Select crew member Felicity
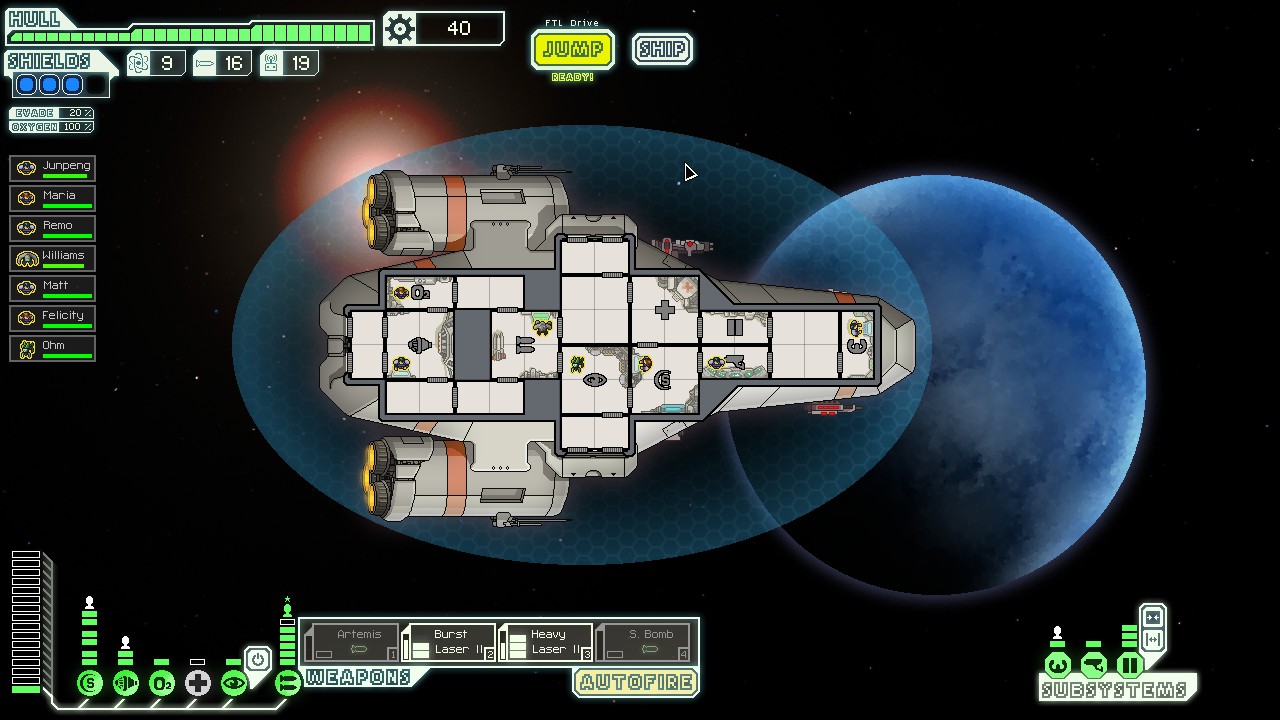Image resolution: width=1280 pixels, height=720 pixels. click(x=53, y=318)
